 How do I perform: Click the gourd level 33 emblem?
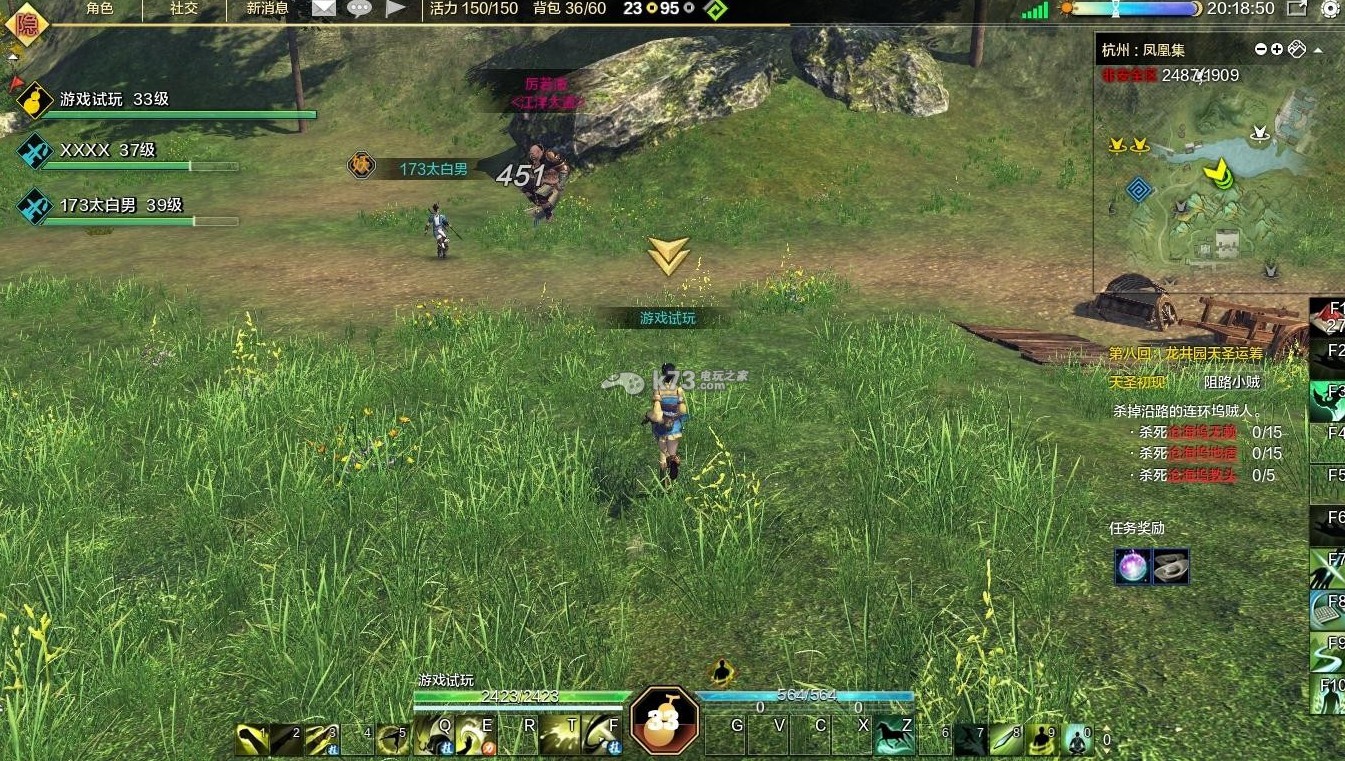coord(662,719)
